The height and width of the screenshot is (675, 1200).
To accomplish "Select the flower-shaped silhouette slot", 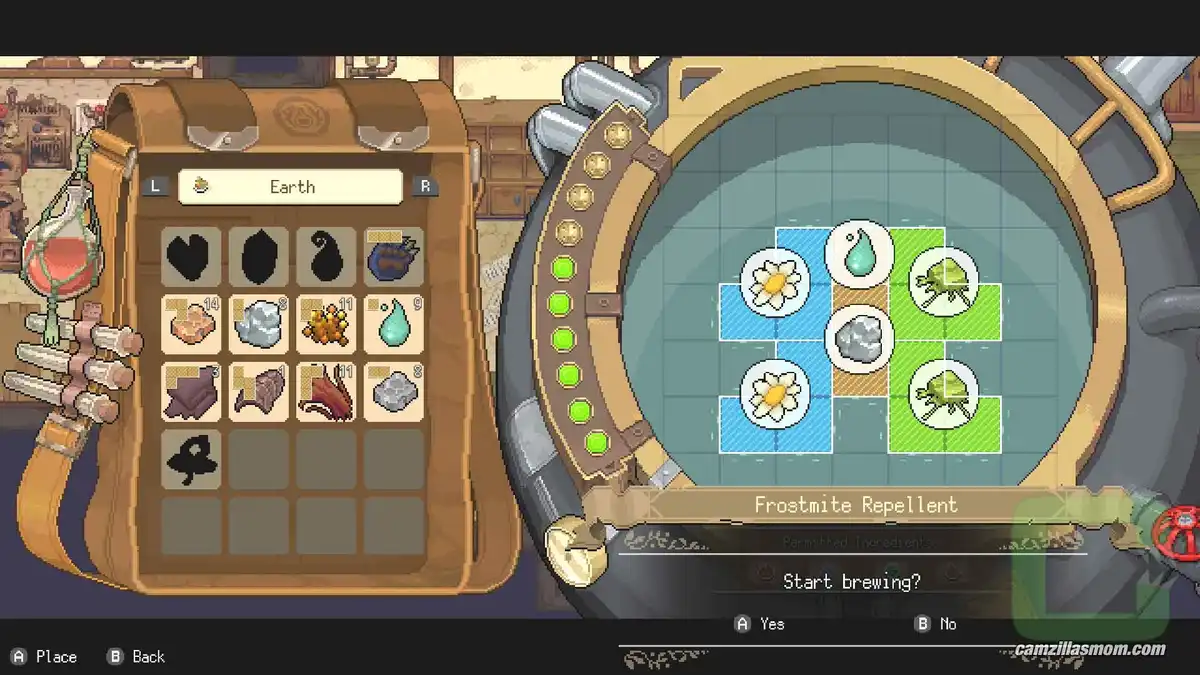I will point(191,459).
